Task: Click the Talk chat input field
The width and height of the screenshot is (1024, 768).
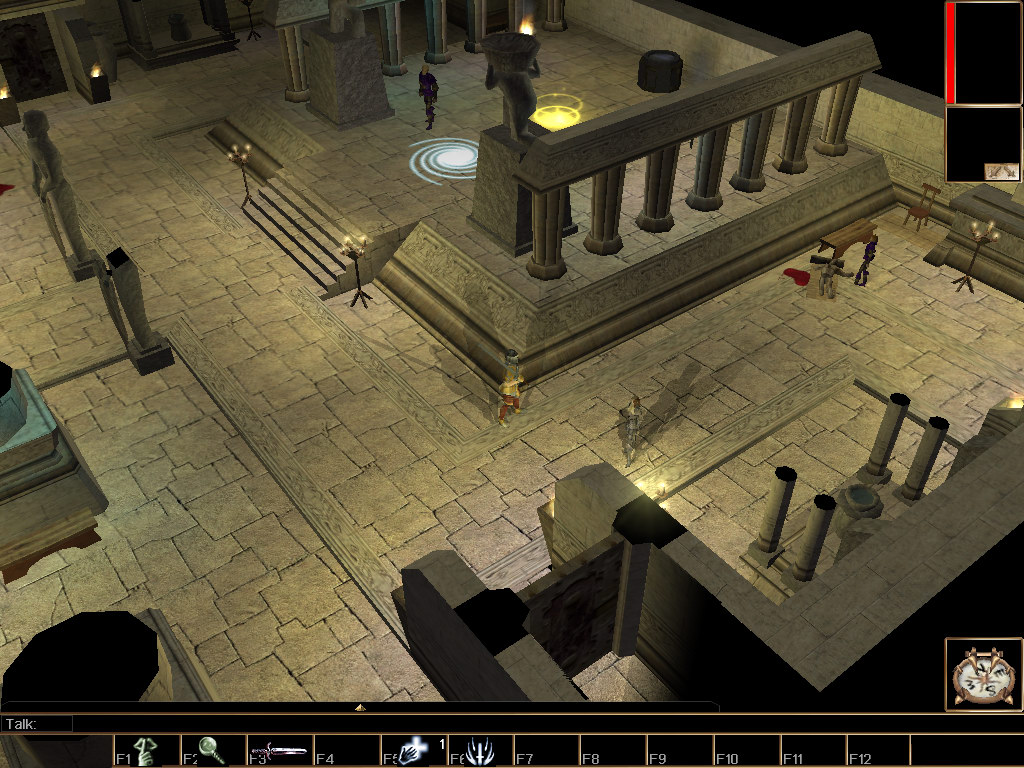Action: 390,723
